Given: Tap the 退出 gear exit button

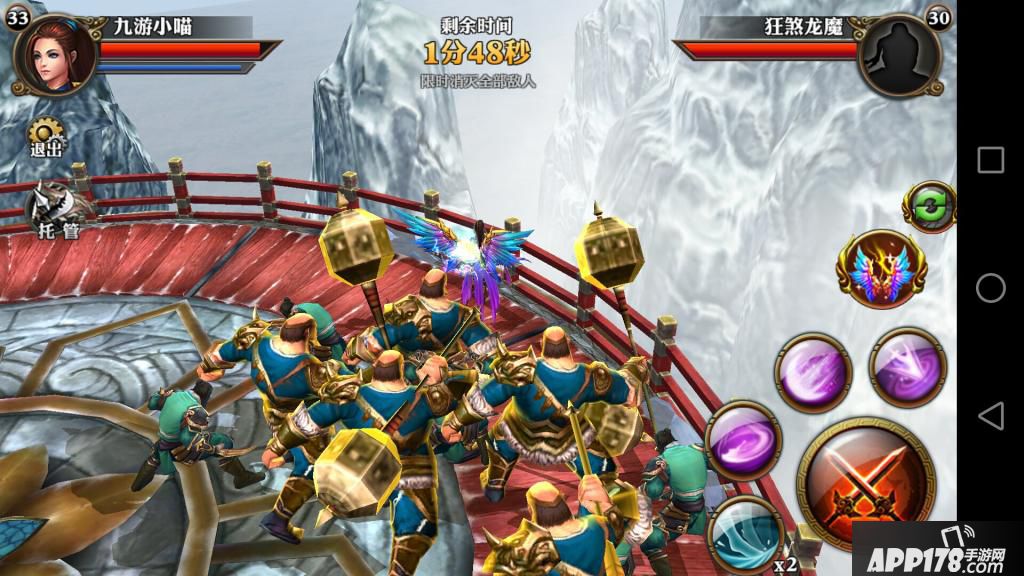Looking at the screenshot, I should [45, 137].
